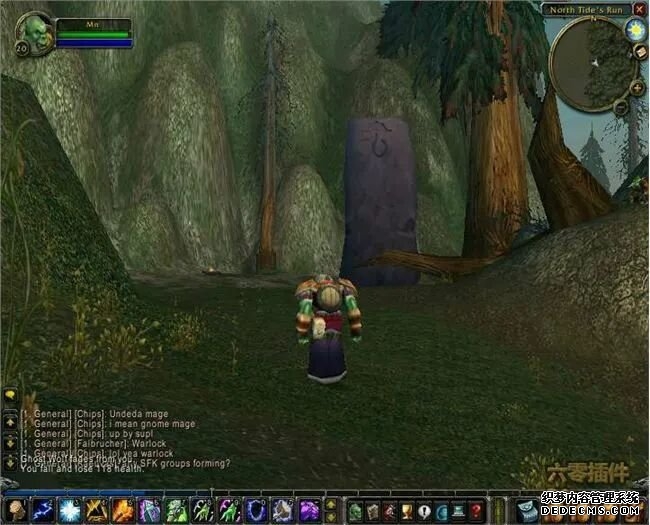This screenshot has width=650, height=525.
Task: Use the orange flame ability icon
Action: click(123, 511)
